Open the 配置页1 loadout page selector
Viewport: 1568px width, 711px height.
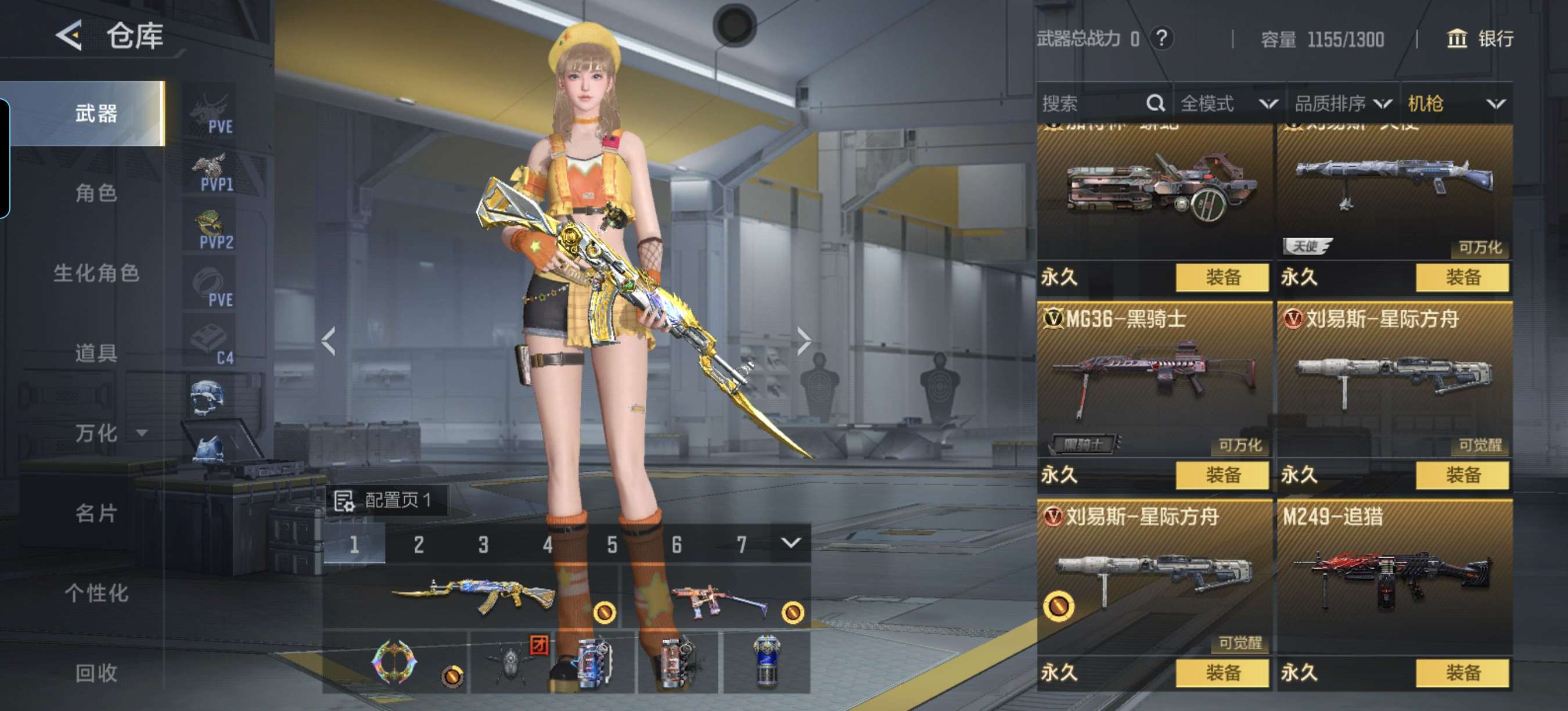coord(386,500)
